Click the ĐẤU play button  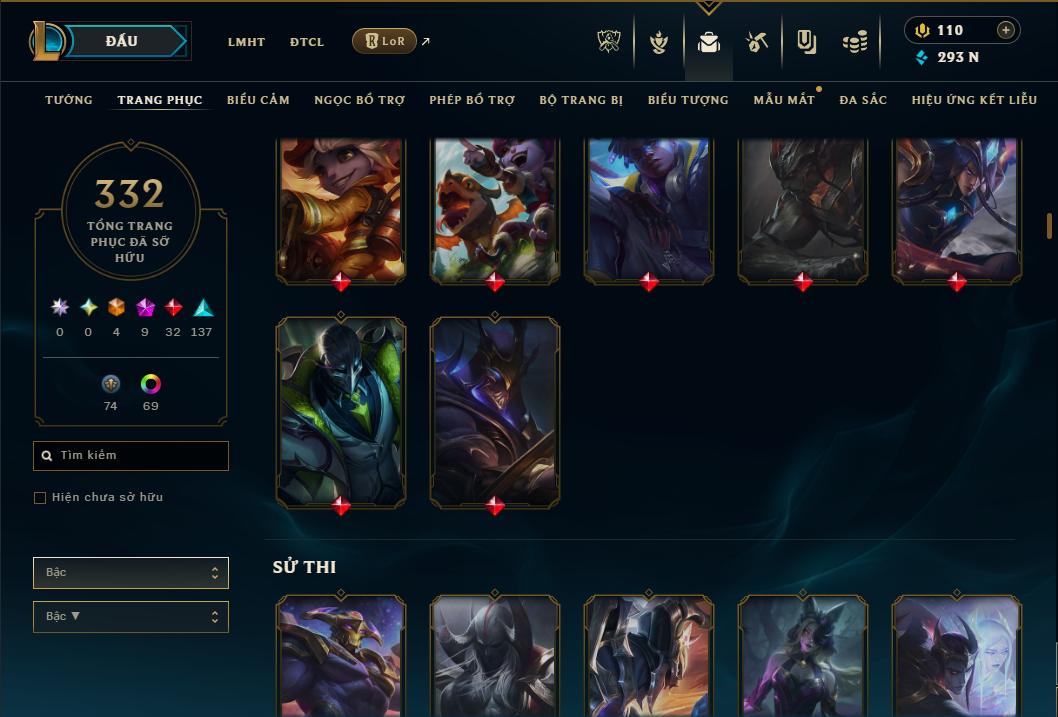[122, 41]
